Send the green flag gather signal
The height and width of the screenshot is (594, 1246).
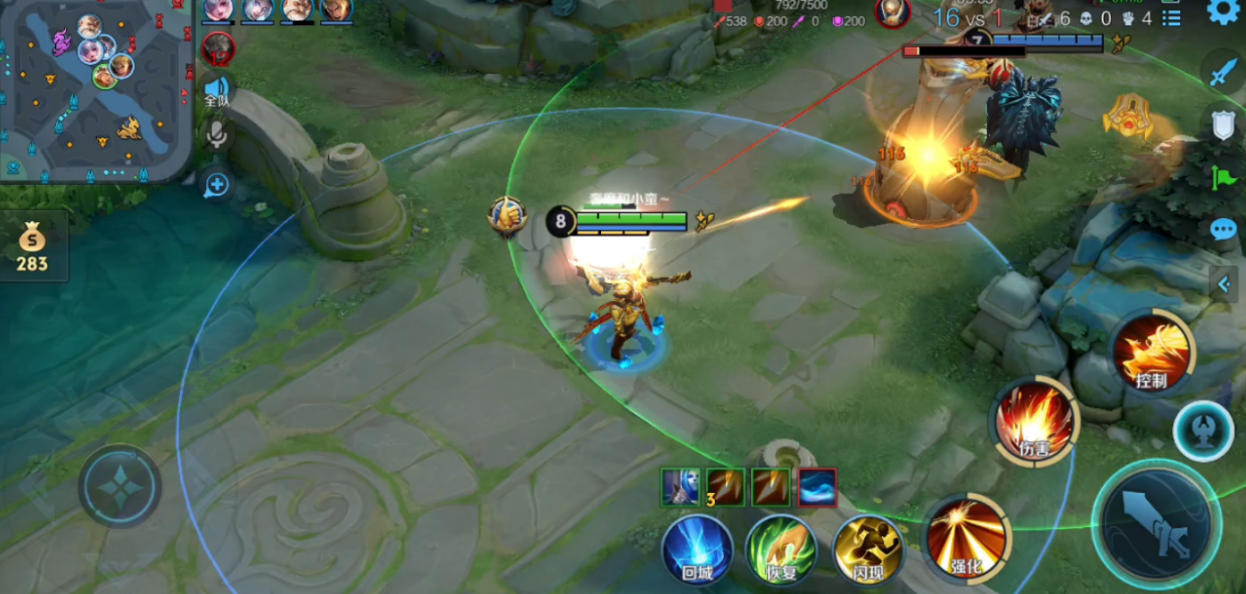pyautogui.click(x=1224, y=178)
